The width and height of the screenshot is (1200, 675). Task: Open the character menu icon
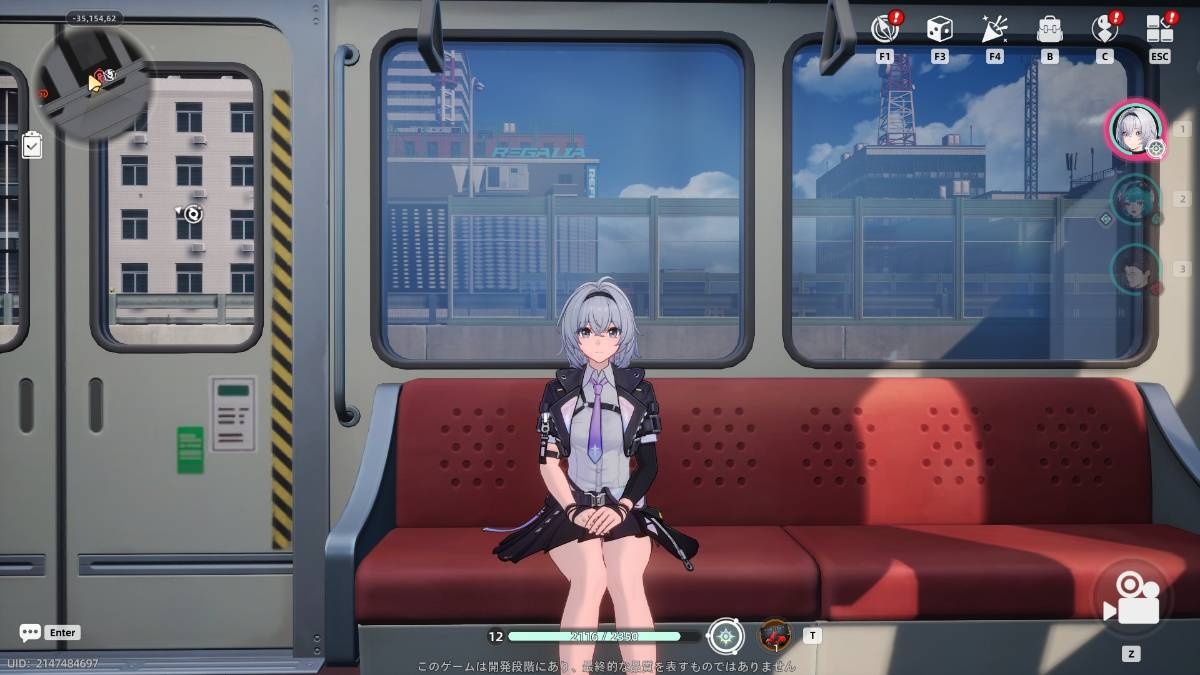click(1104, 29)
